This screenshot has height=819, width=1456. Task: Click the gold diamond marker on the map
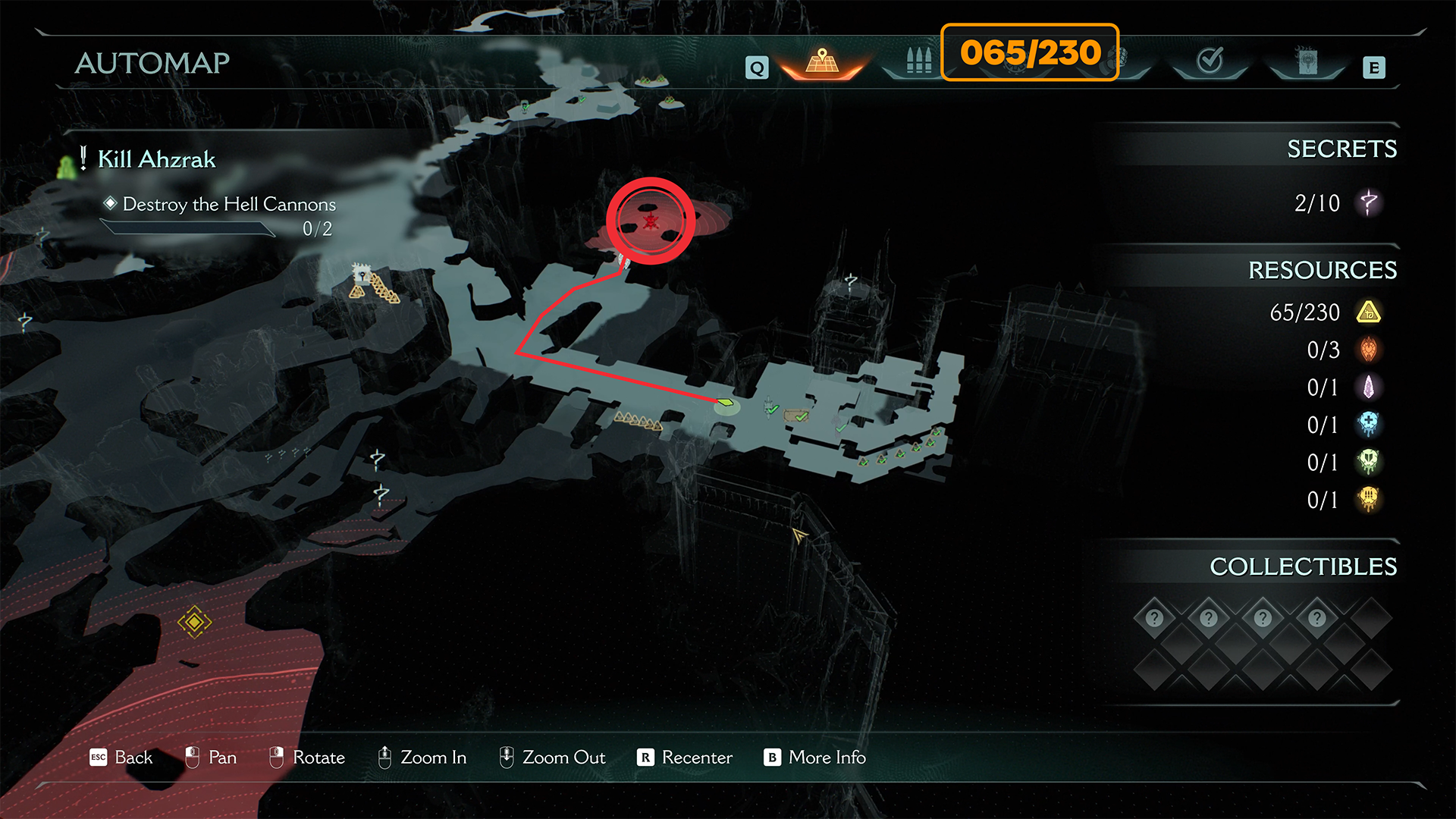(x=194, y=622)
